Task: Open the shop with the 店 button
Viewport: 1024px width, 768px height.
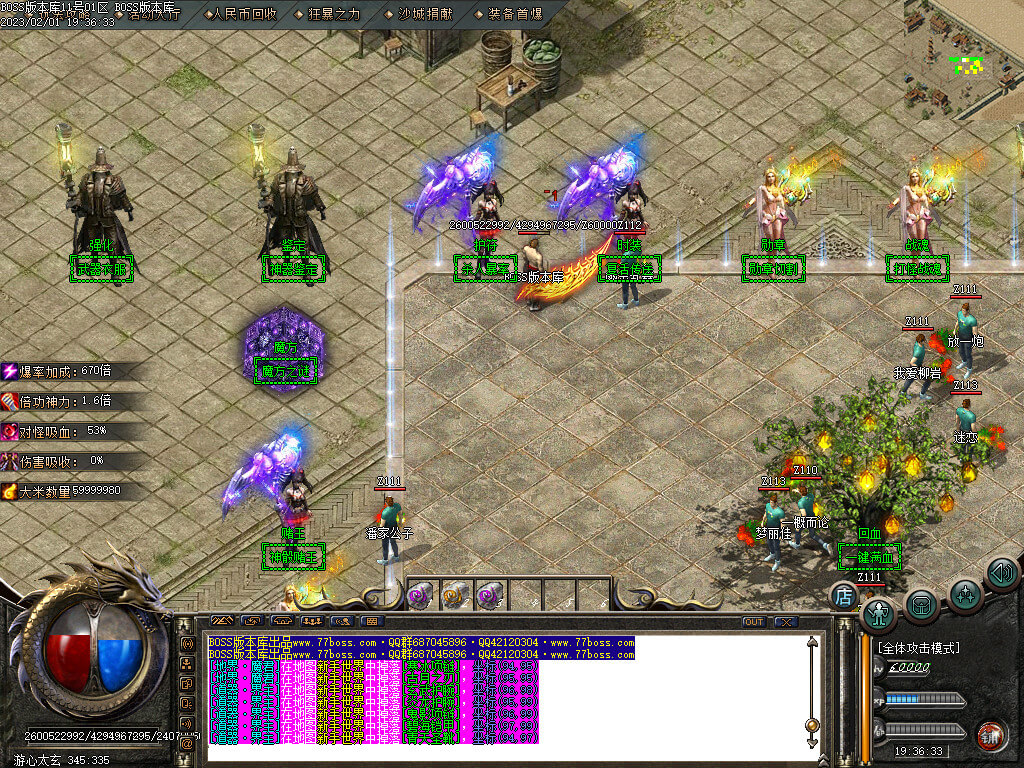Action: (843, 598)
